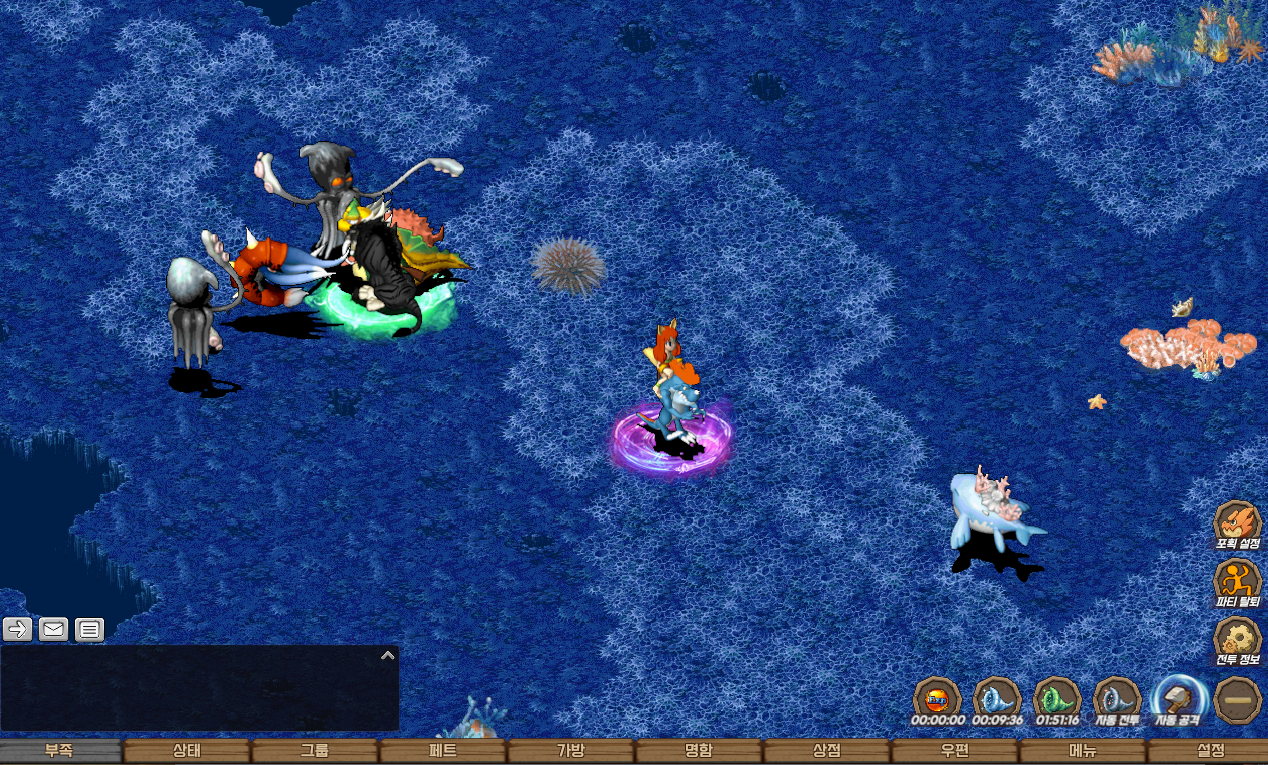Open the 명함 (name card) menu
Viewport: 1268px width, 765px height.
pos(699,751)
